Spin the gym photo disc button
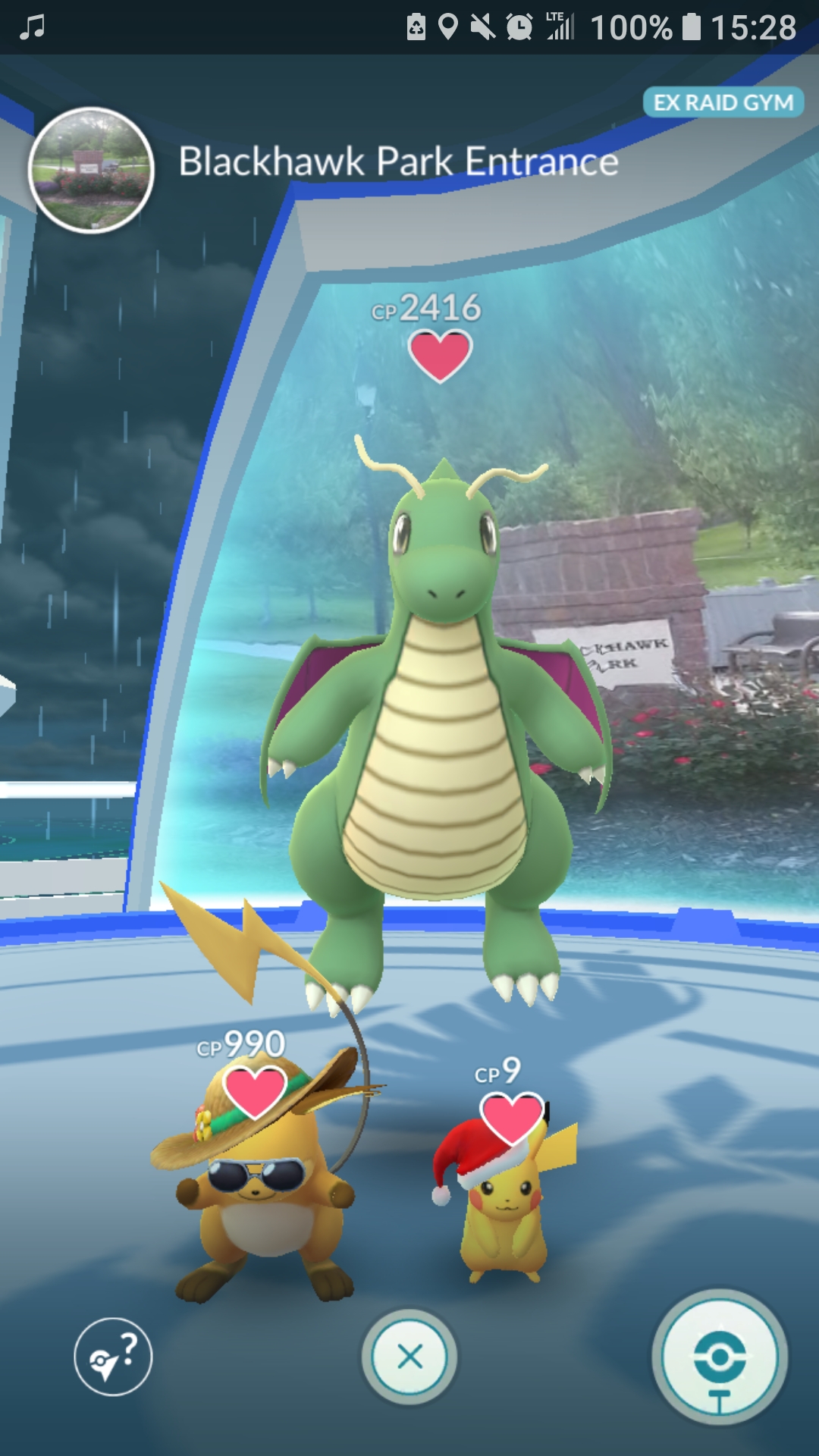 719,1357
